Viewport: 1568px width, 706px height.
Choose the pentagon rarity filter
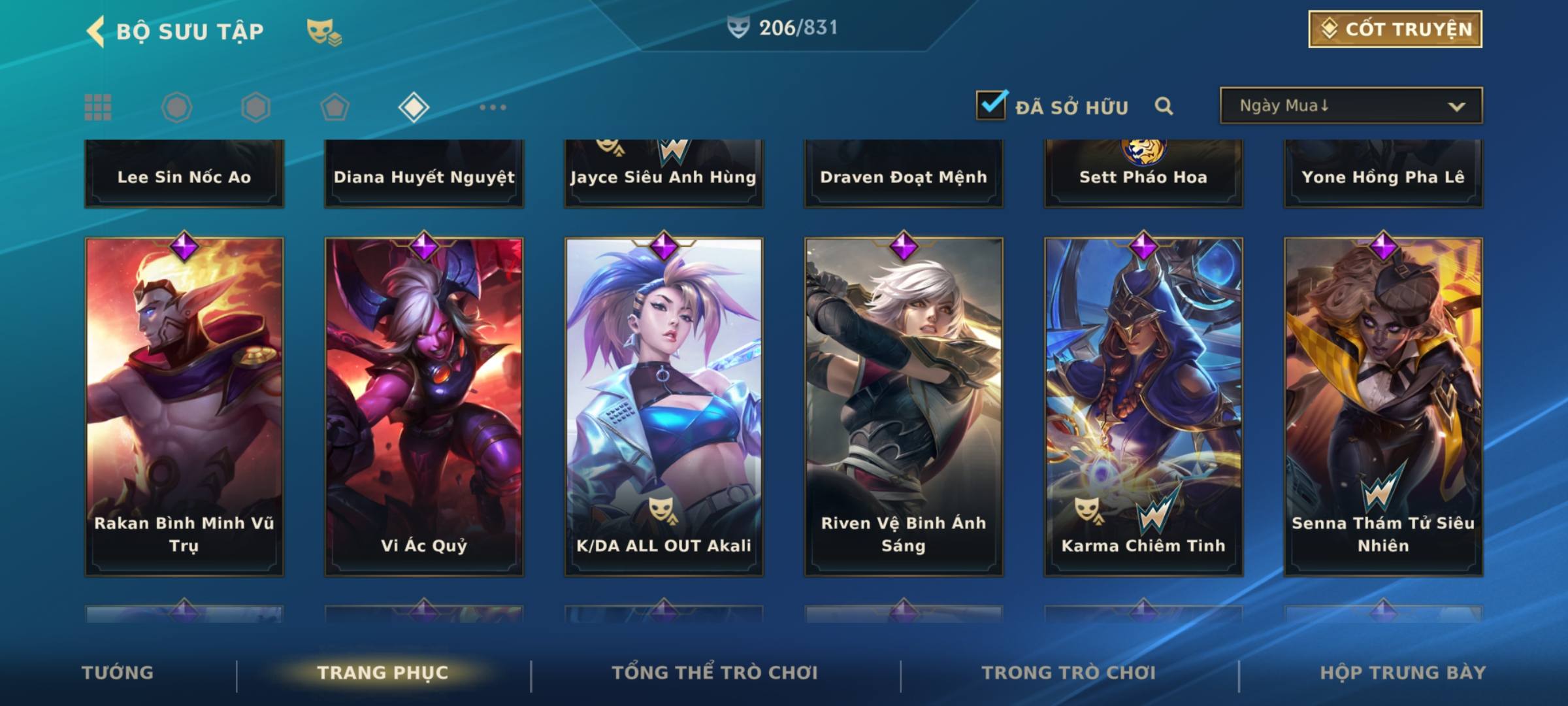[x=335, y=107]
